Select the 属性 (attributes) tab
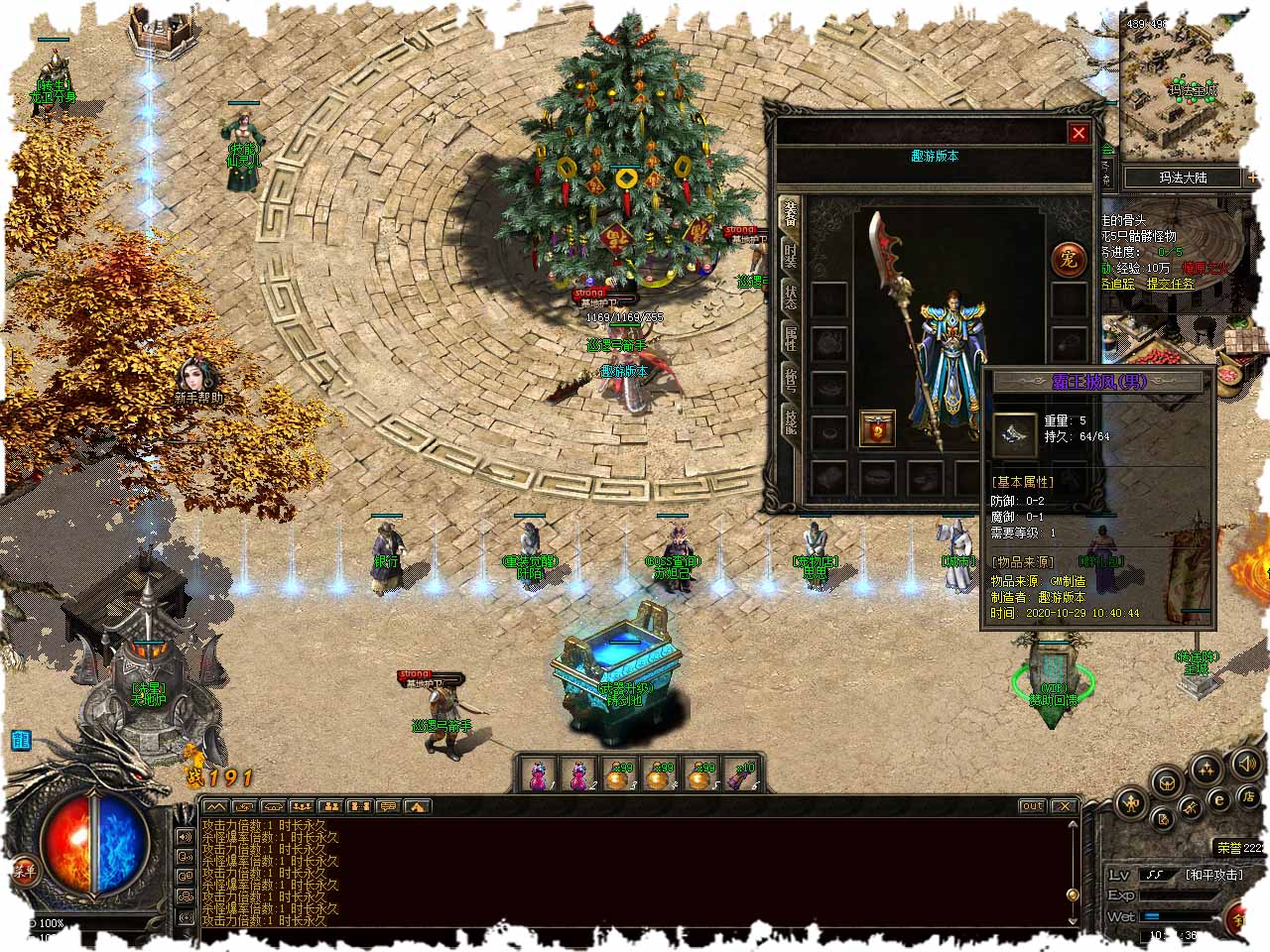The height and width of the screenshot is (952, 1270). click(x=791, y=340)
